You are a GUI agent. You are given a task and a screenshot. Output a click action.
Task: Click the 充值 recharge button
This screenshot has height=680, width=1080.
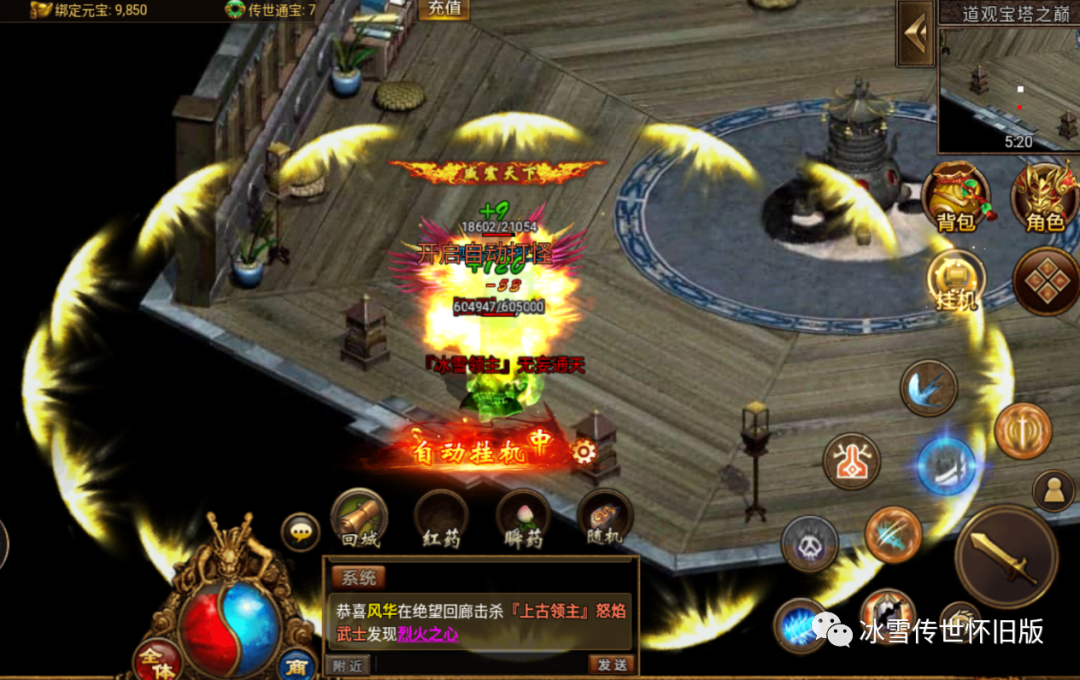point(444,9)
